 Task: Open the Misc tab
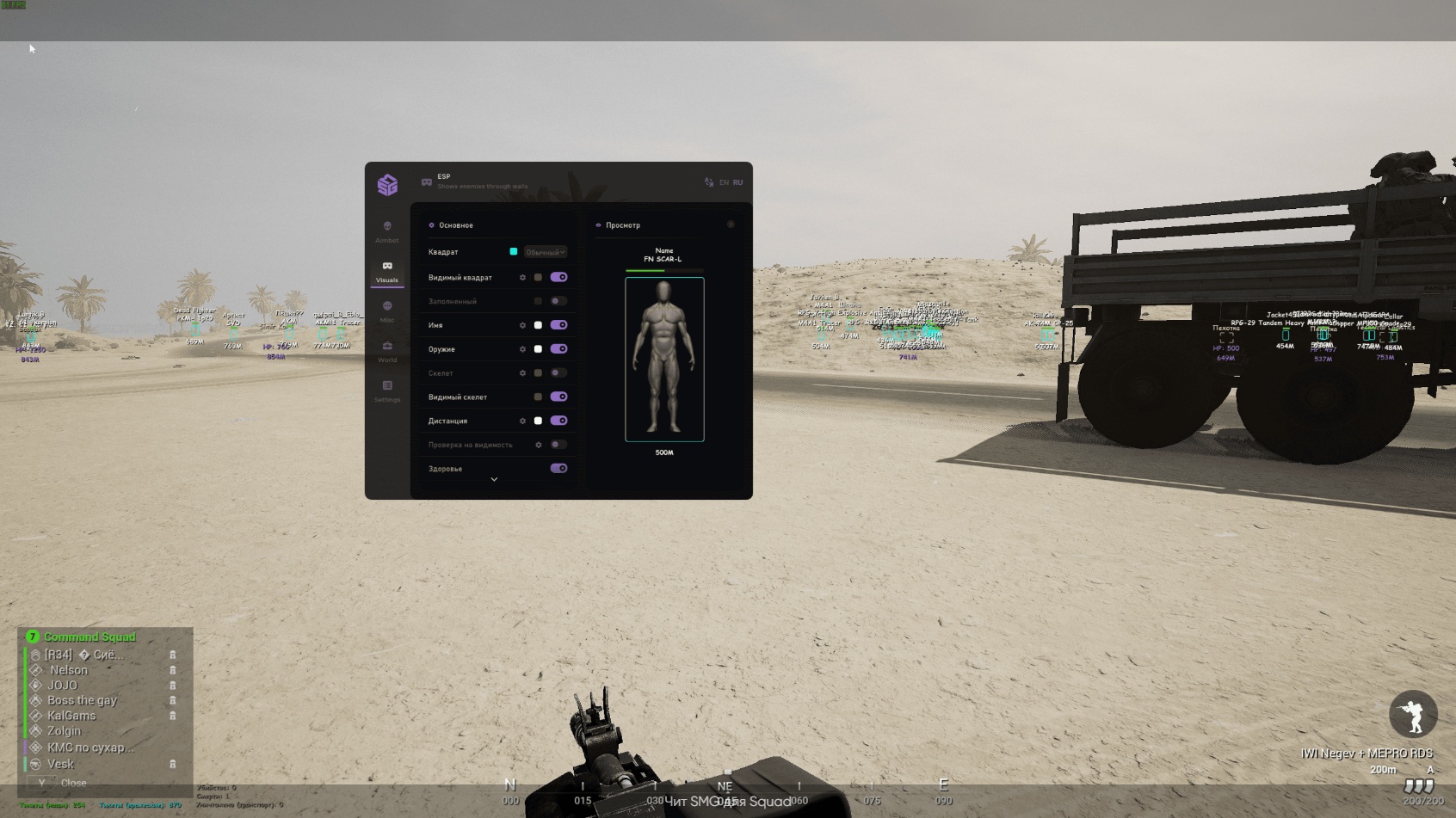pyautogui.click(x=387, y=311)
